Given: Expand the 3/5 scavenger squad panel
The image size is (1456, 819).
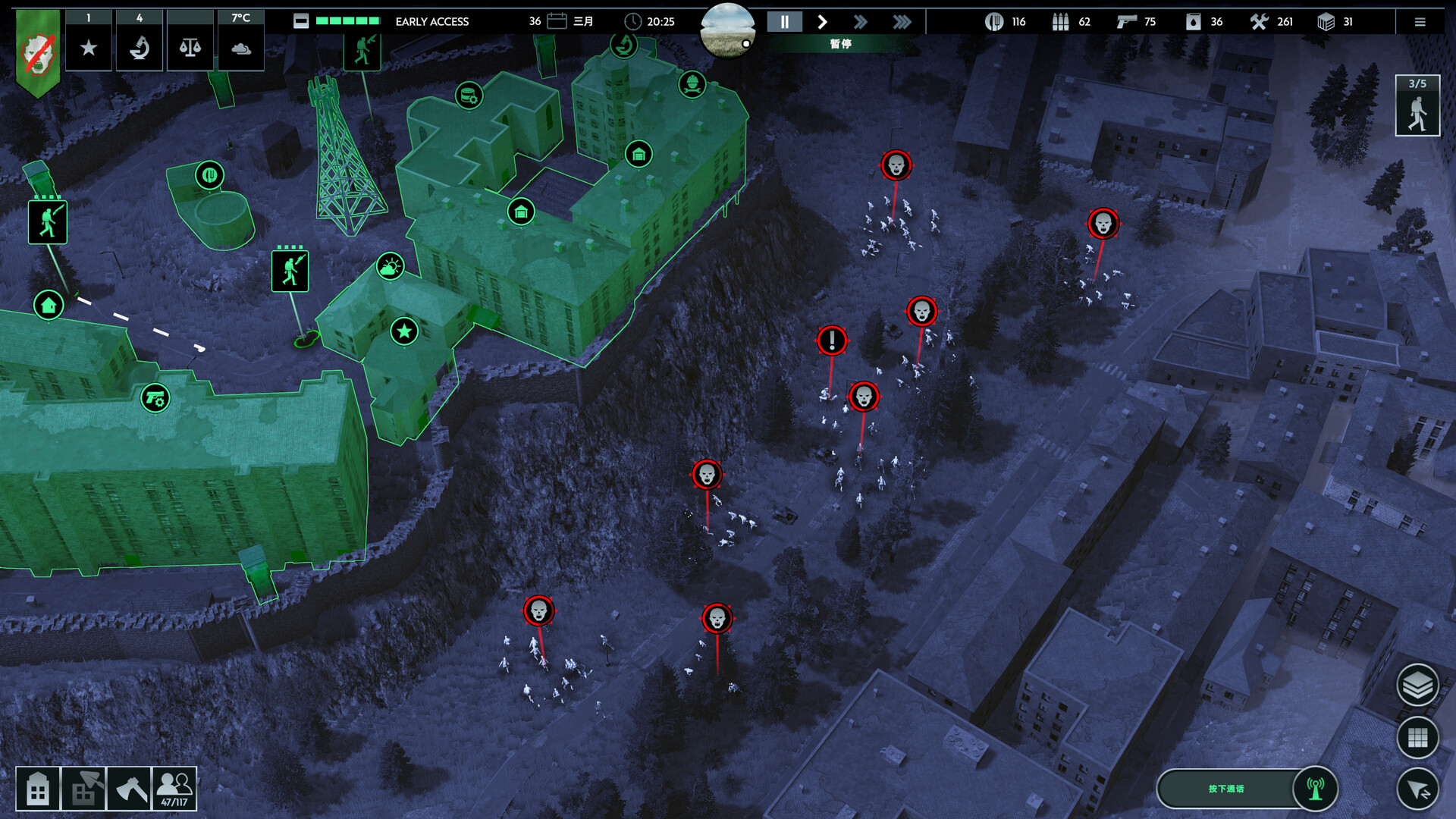Looking at the screenshot, I should pos(1417,105).
